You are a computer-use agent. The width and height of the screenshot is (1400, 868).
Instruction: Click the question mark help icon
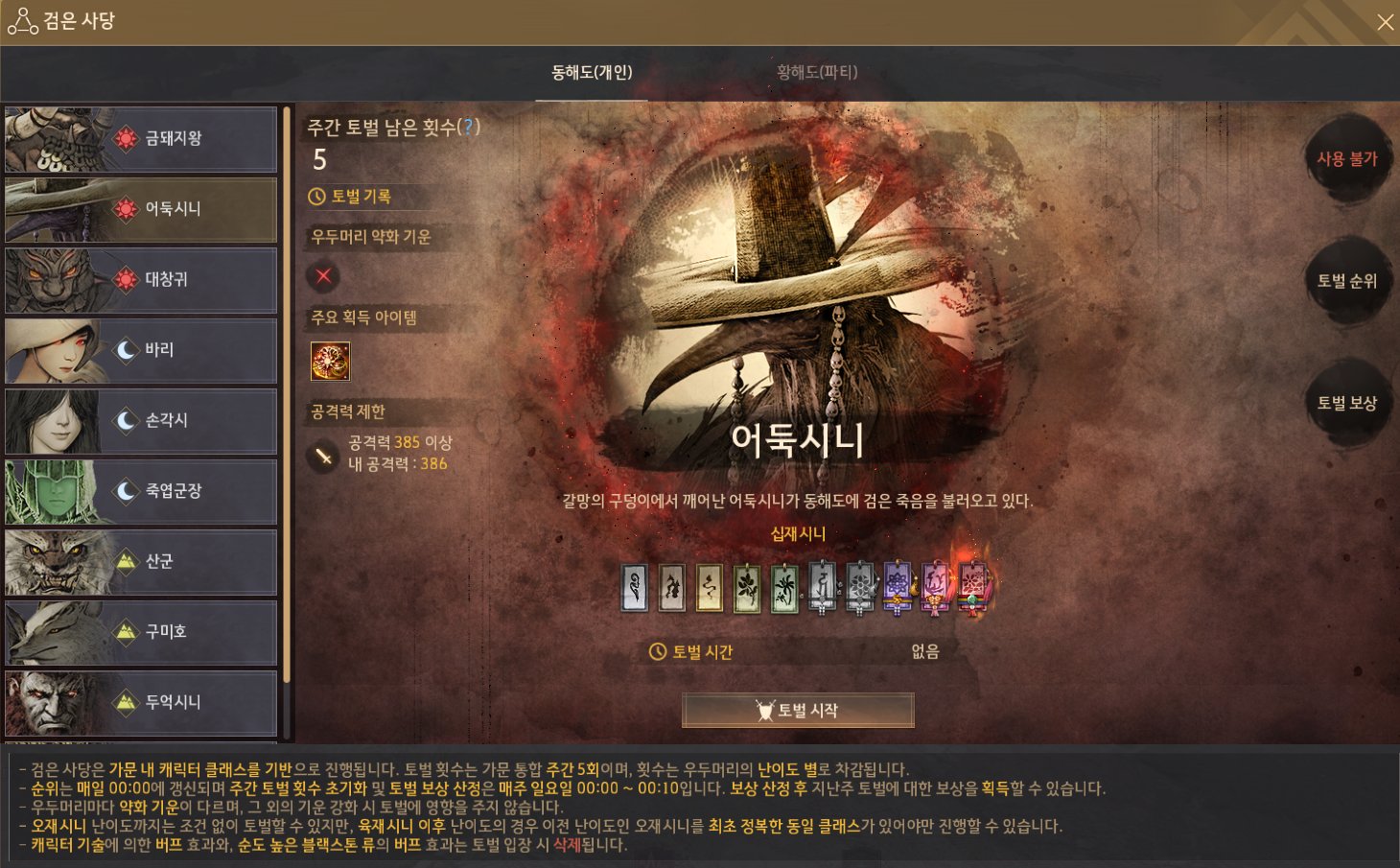coord(468,127)
